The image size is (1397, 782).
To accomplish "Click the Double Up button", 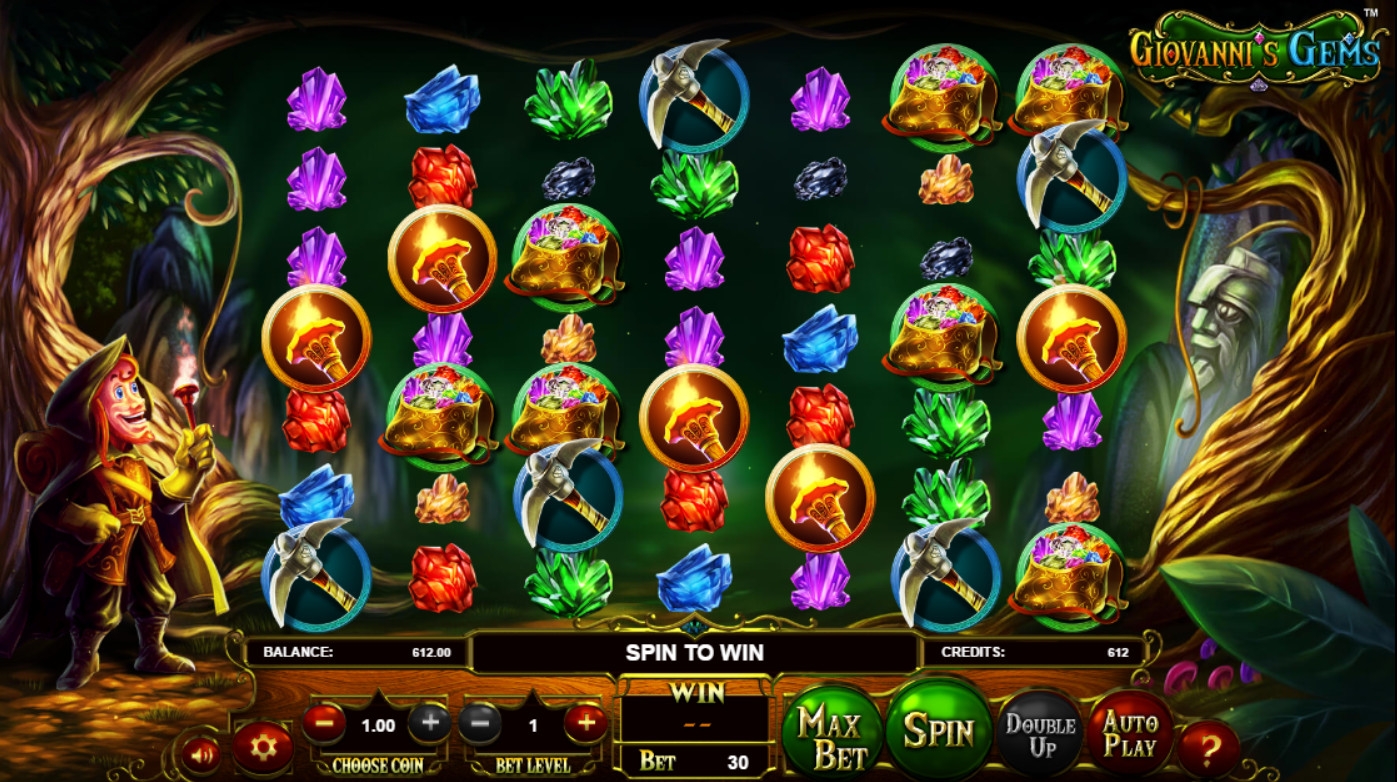I will coord(1040,736).
